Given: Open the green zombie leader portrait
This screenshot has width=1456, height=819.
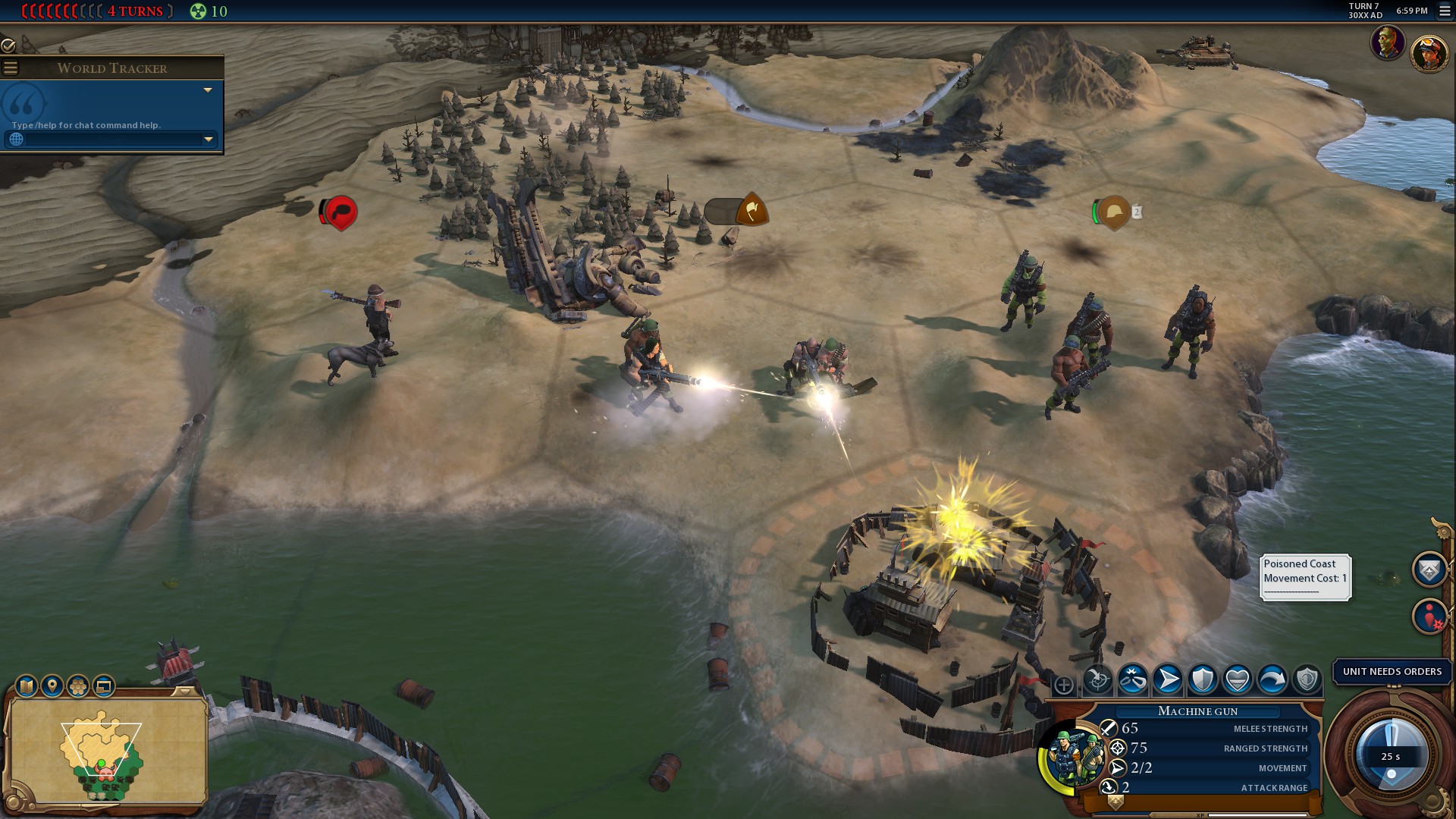Looking at the screenshot, I should (x=1388, y=43).
